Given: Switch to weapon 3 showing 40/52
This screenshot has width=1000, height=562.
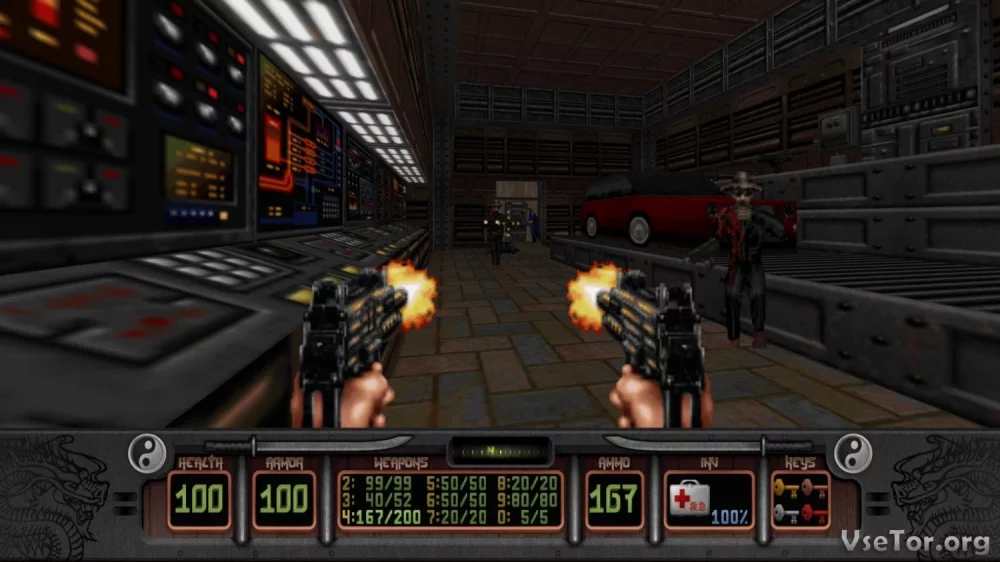Looking at the screenshot, I should click(x=374, y=500).
